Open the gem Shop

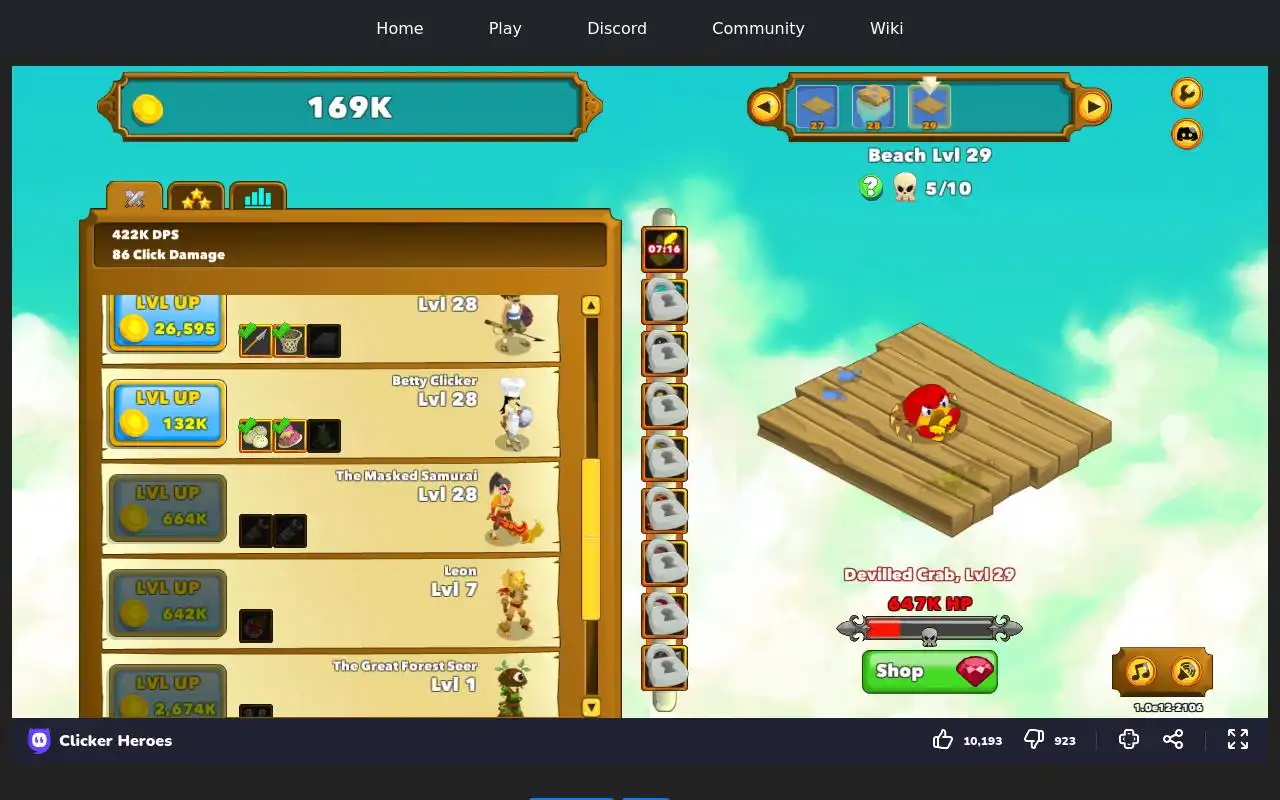point(929,671)
